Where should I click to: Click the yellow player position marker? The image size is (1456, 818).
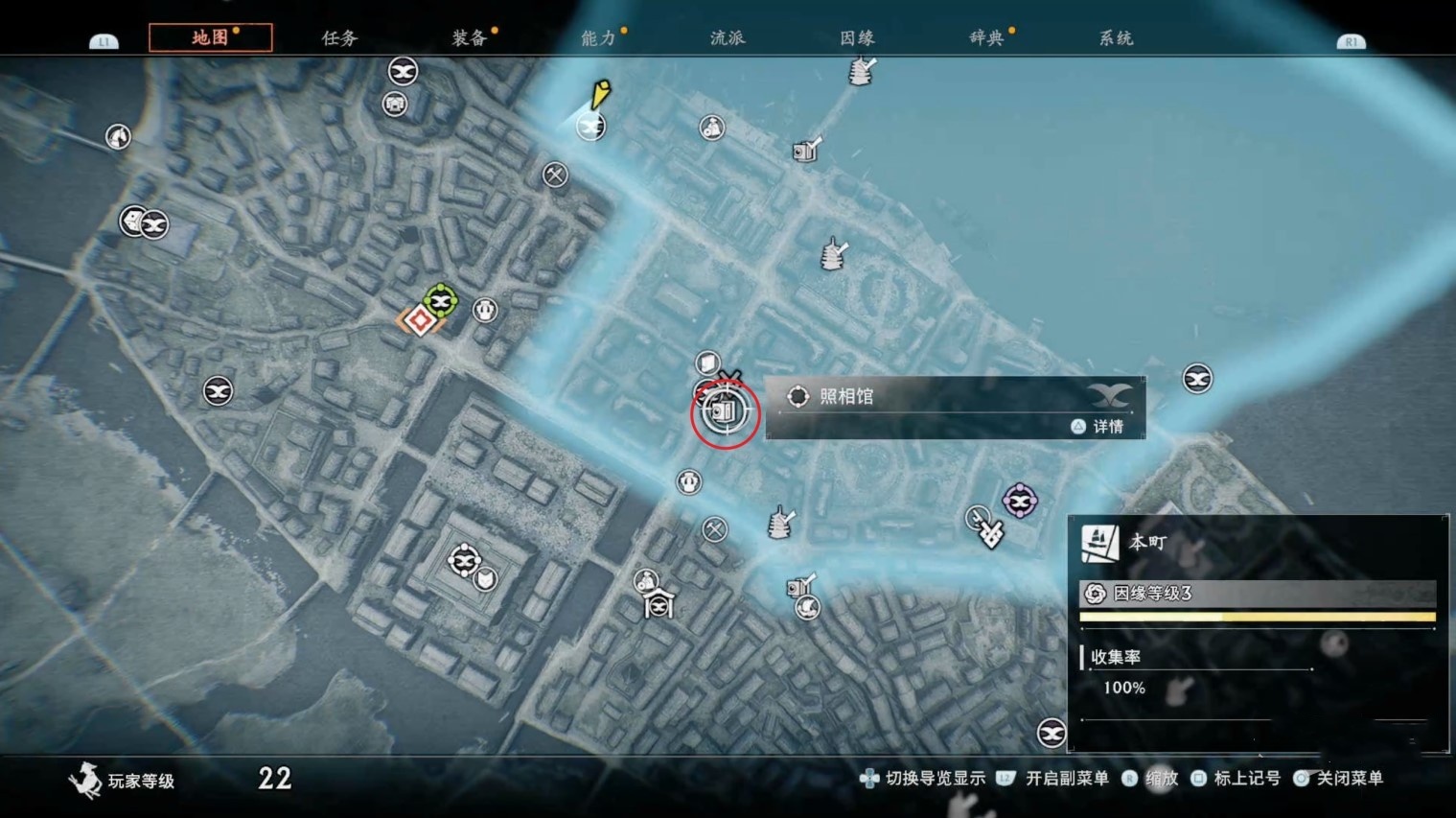click(x=601, y=96)
